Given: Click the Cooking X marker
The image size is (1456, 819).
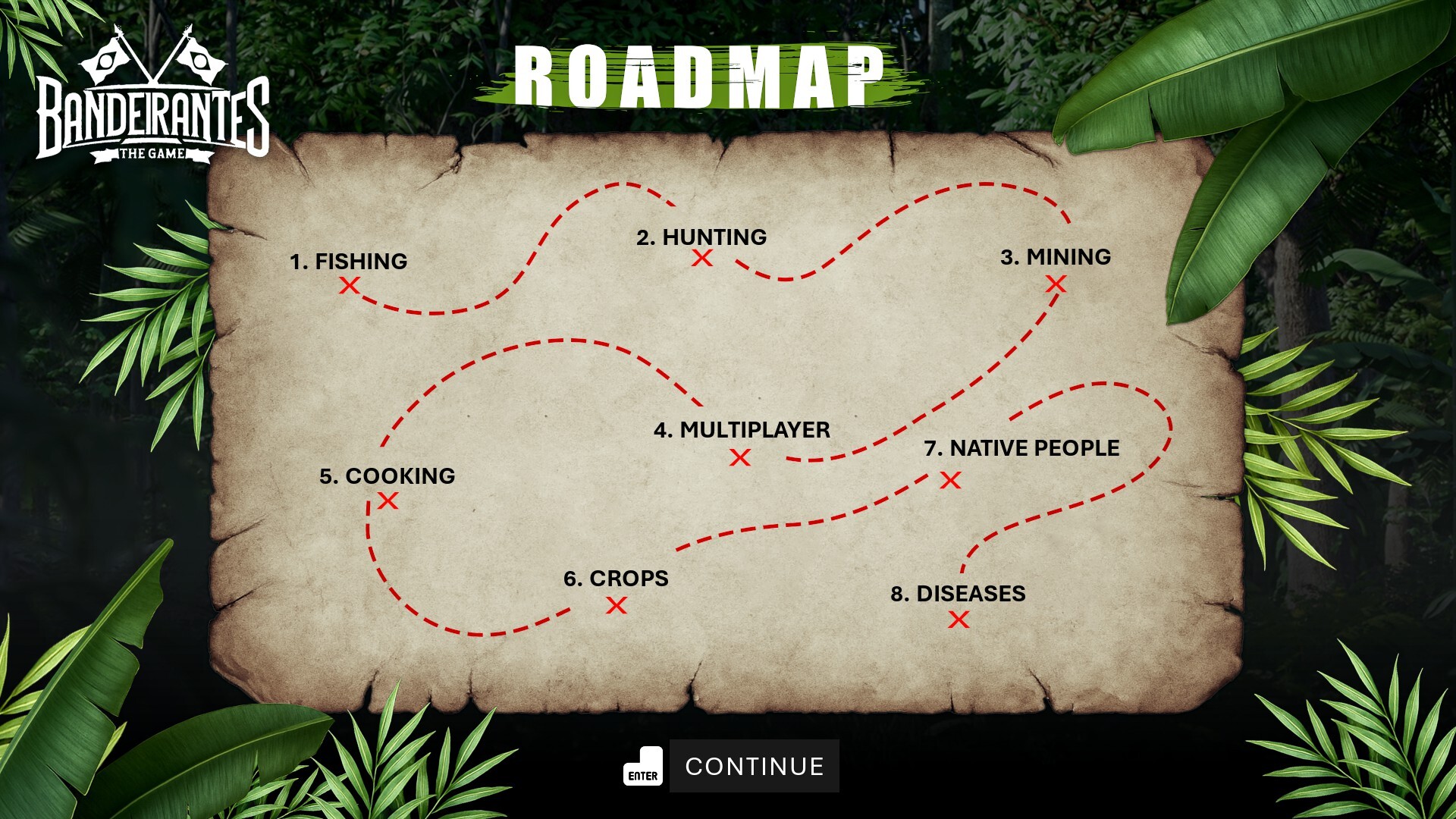Looking at the screenshot, I should point(388,502).
